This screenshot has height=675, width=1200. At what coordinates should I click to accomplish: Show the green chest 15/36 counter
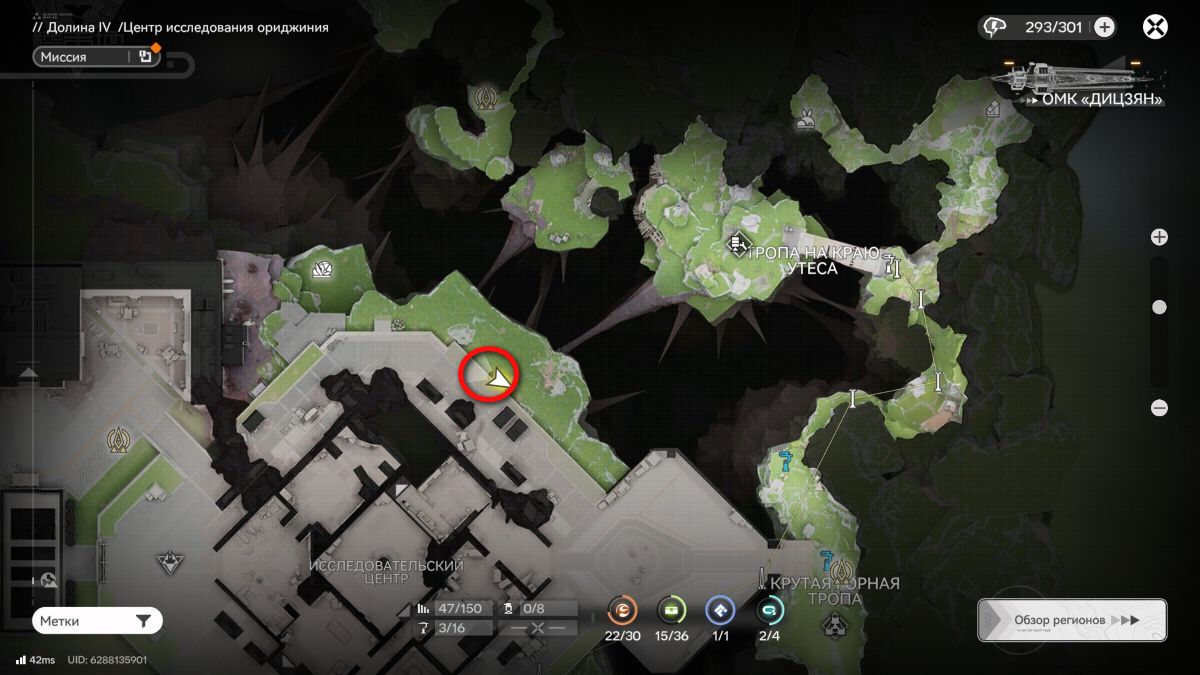(672, 609)
